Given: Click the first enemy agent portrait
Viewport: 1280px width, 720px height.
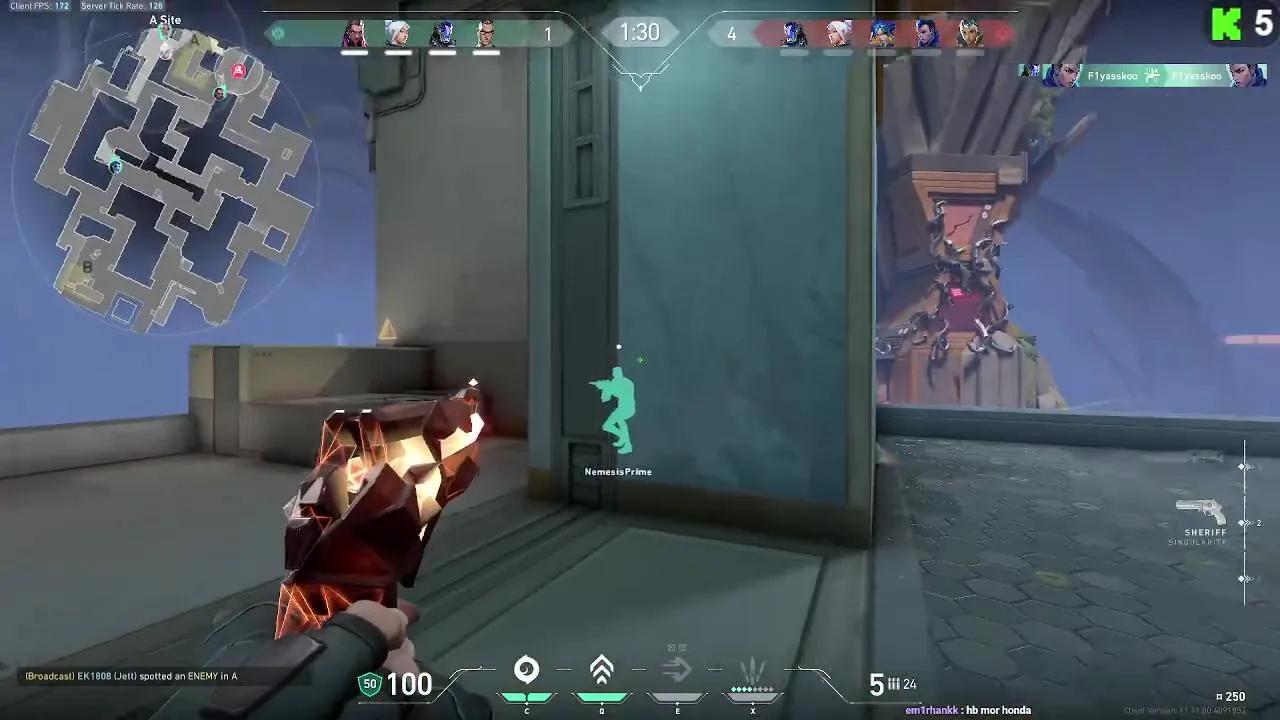Looking at the screenshot, I should point(791,32).
